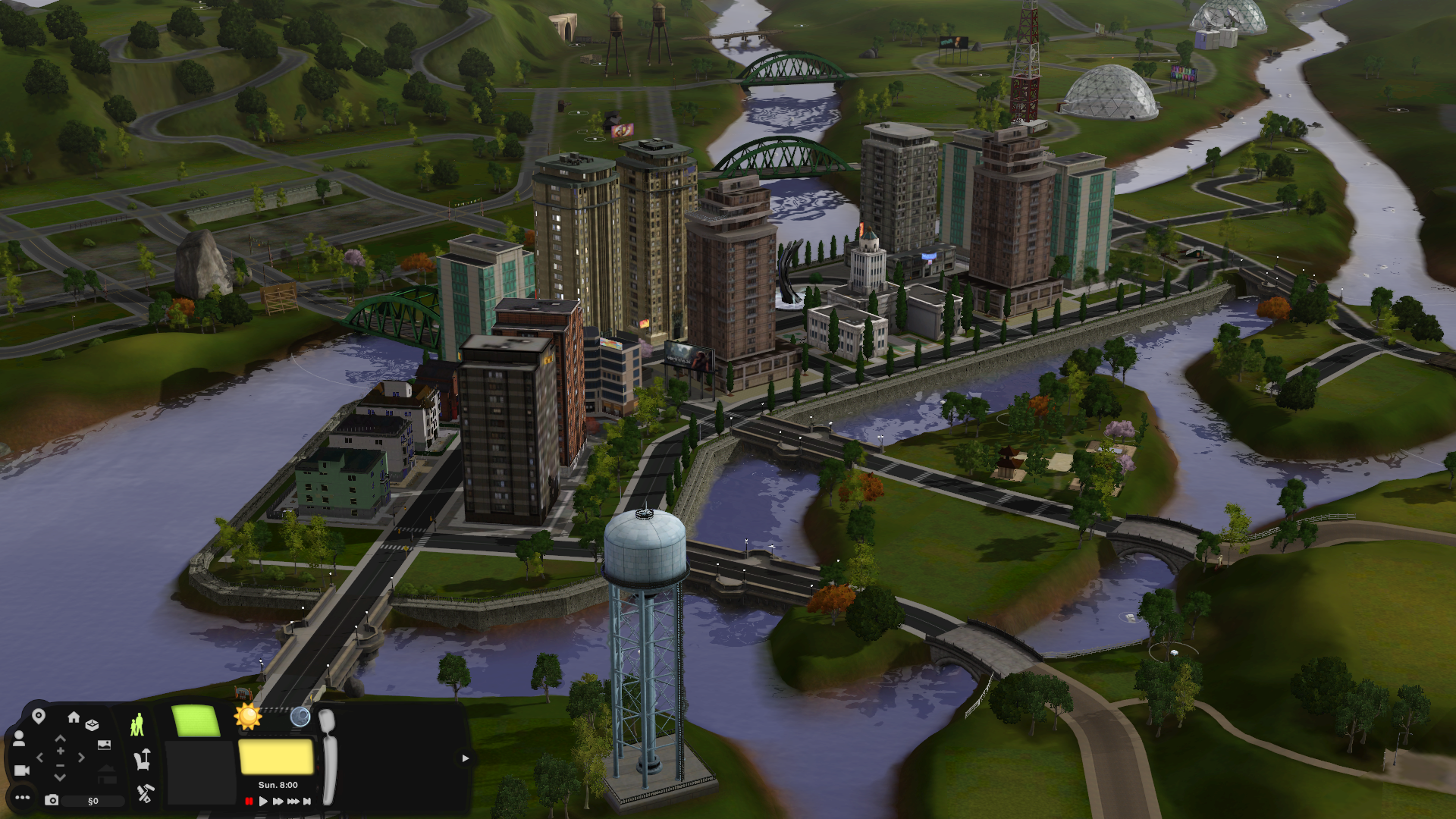Select the green Sim household icon
Screen dimensions: 1456x819
tap(136, 723)
